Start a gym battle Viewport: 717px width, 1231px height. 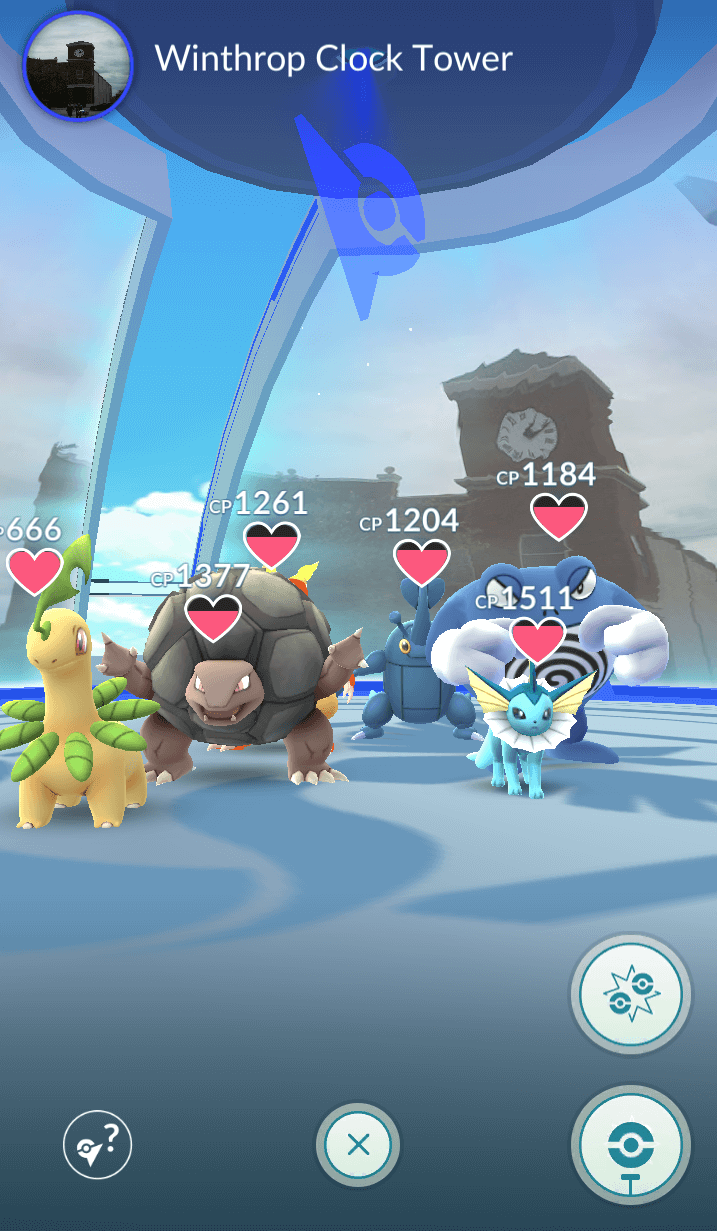(631, 995)
